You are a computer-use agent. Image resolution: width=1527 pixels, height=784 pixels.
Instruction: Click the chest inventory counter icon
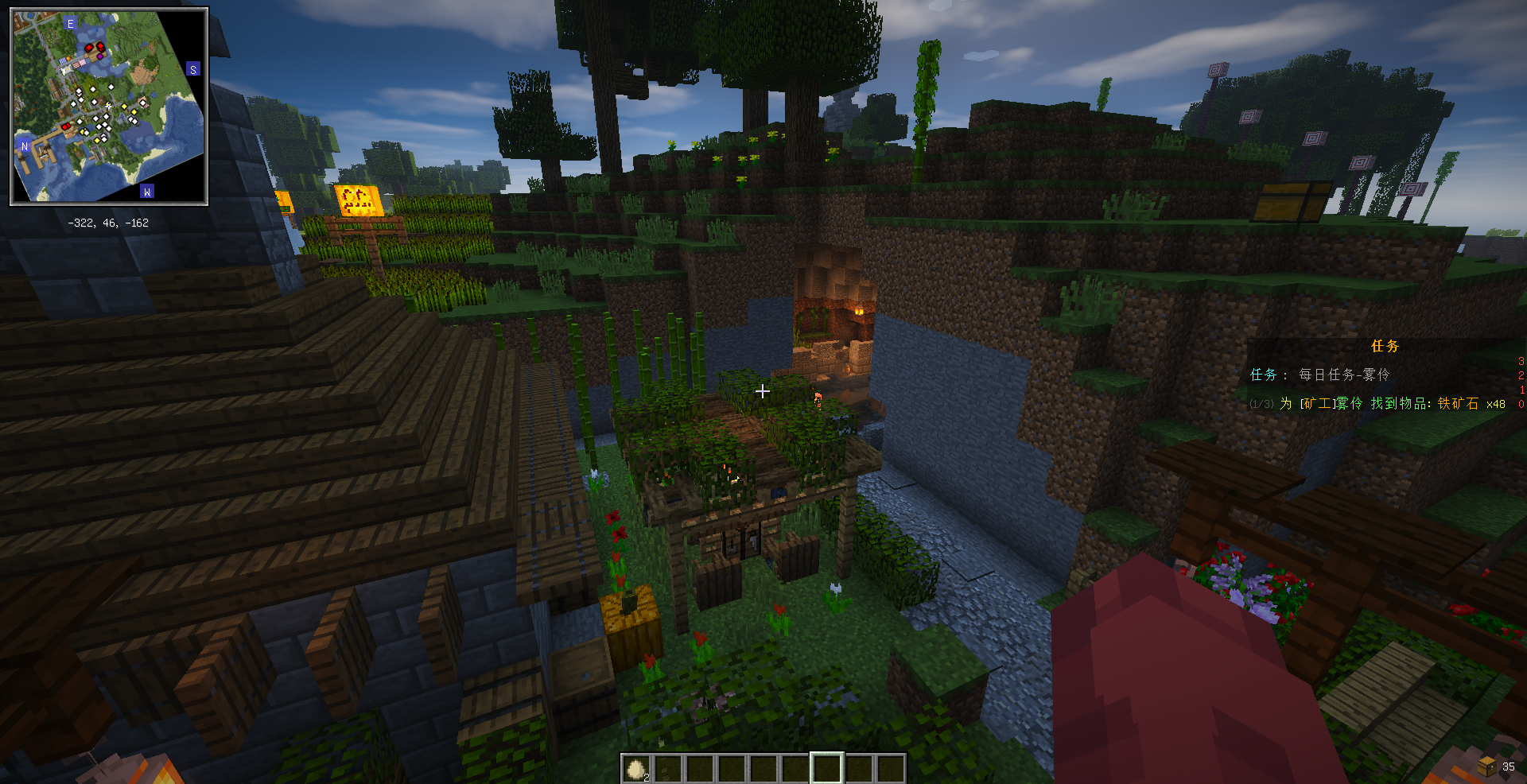(1486, 766)
